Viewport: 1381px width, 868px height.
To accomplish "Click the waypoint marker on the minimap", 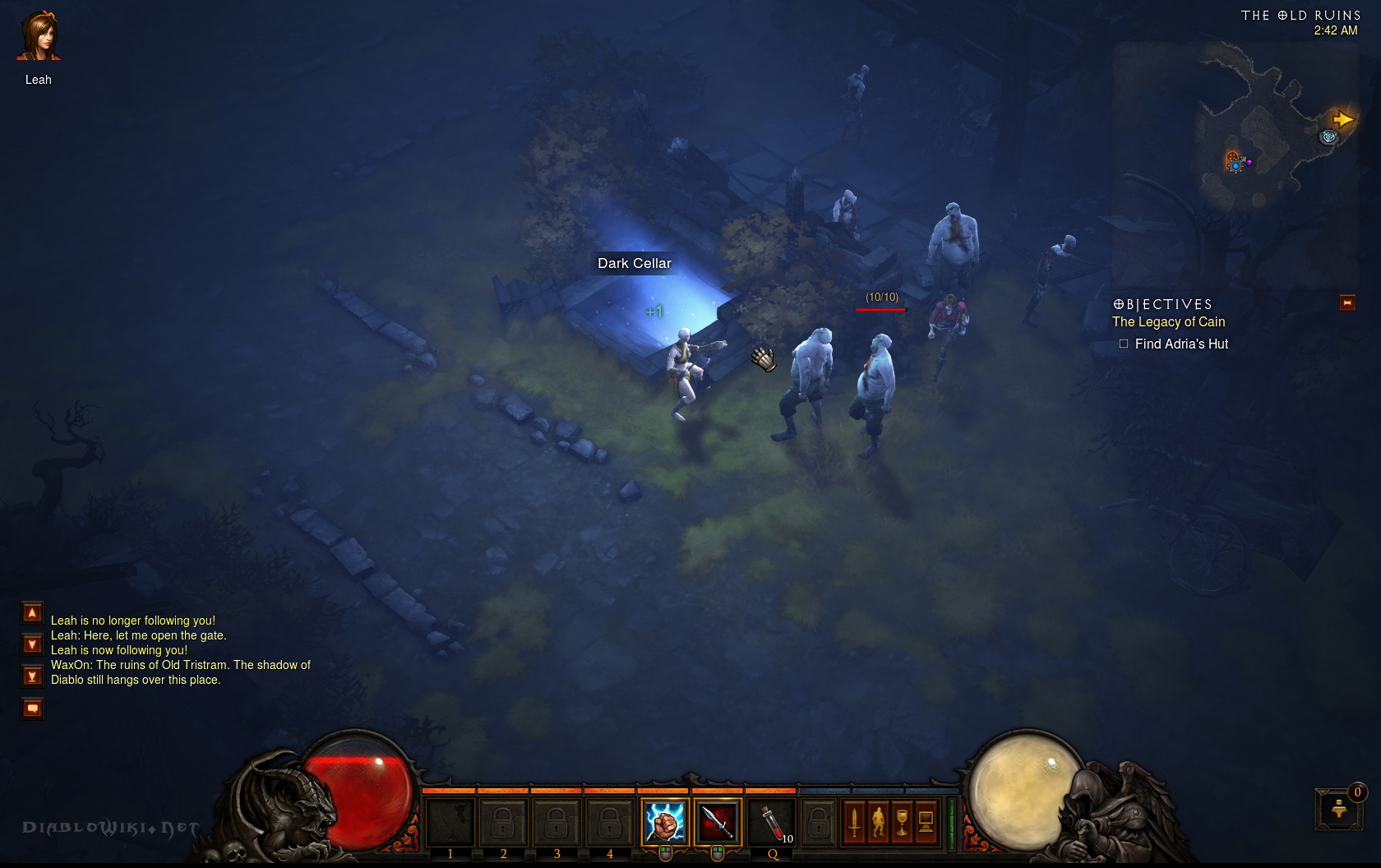I will pyautogui.click(x=1328, y=137).
